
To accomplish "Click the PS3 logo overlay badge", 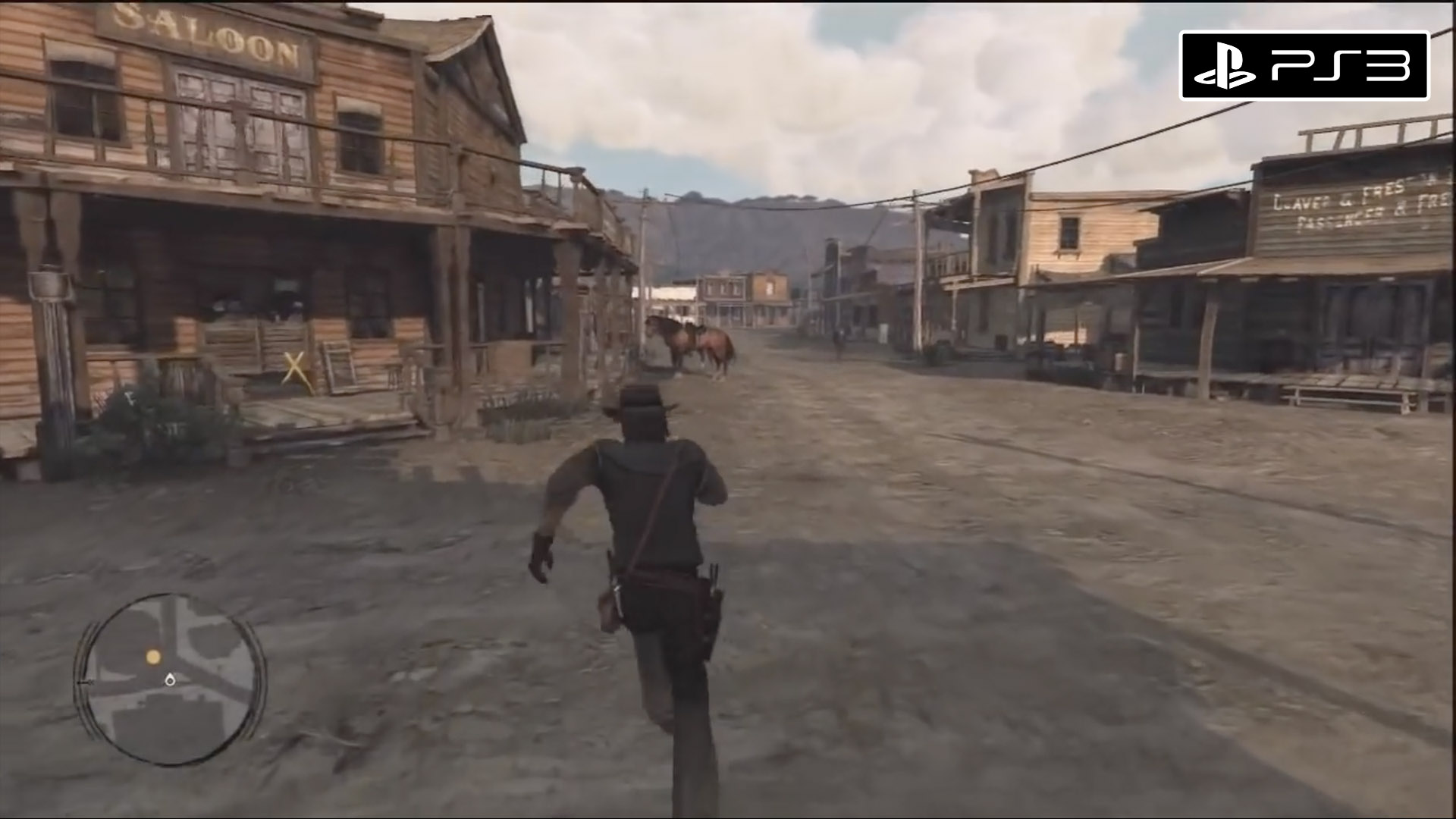I will pos(1304,65).
